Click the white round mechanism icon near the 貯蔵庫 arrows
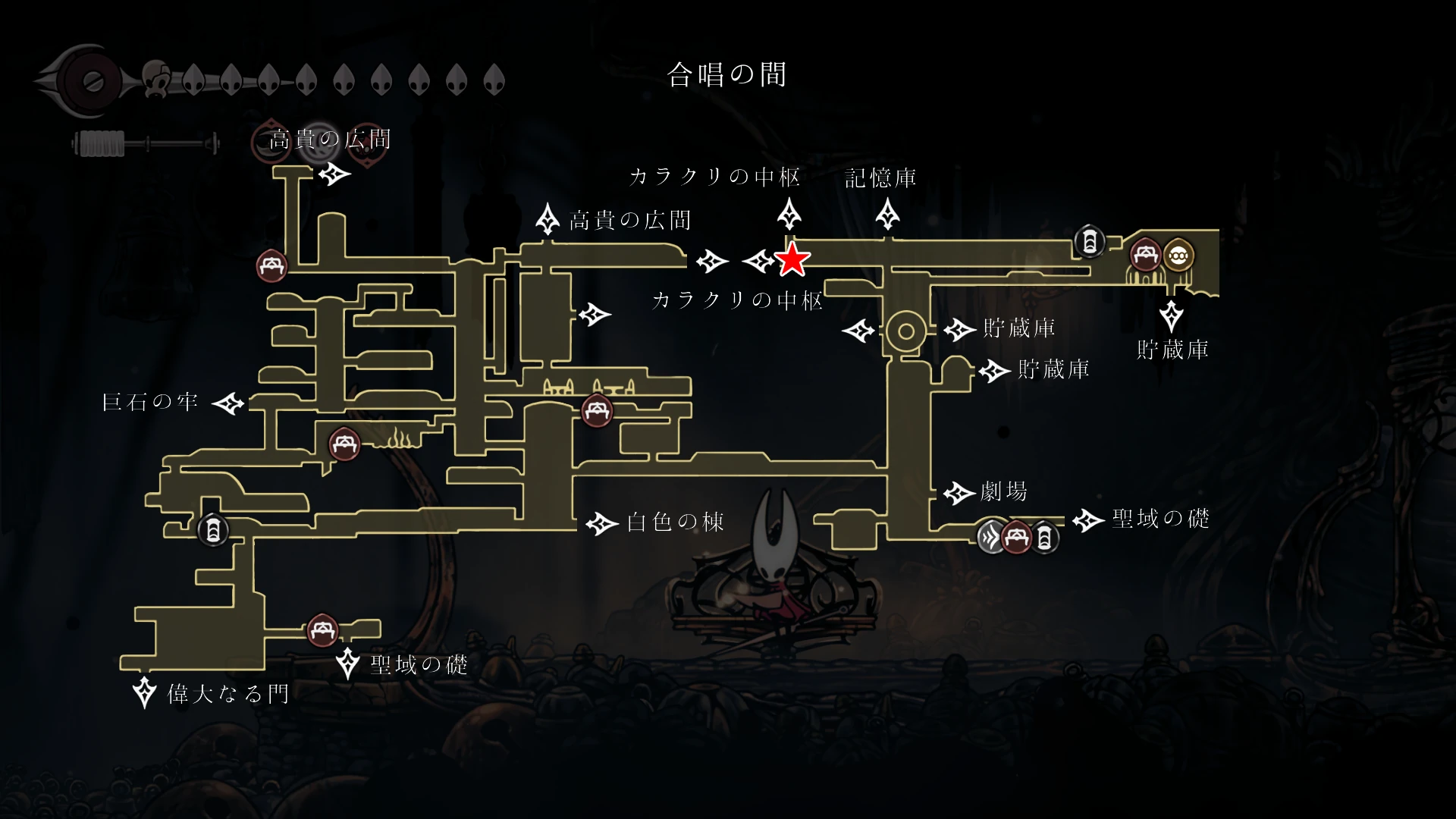This screenshot has width=1456, height=819. pyautogui.click(x=905, y=331)
